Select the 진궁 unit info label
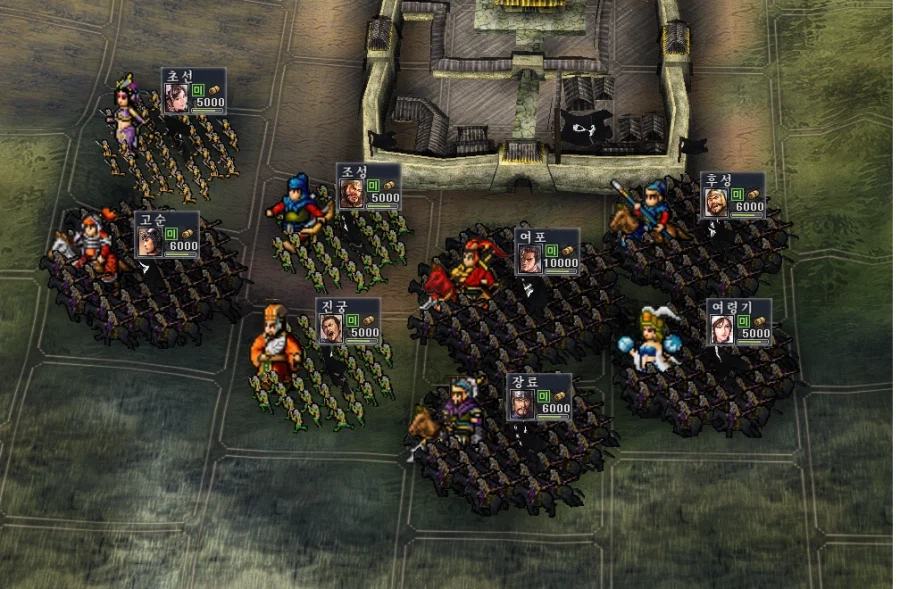Viewport: 900px width, 589px height. pyautogui.click(x=347, y=321)
